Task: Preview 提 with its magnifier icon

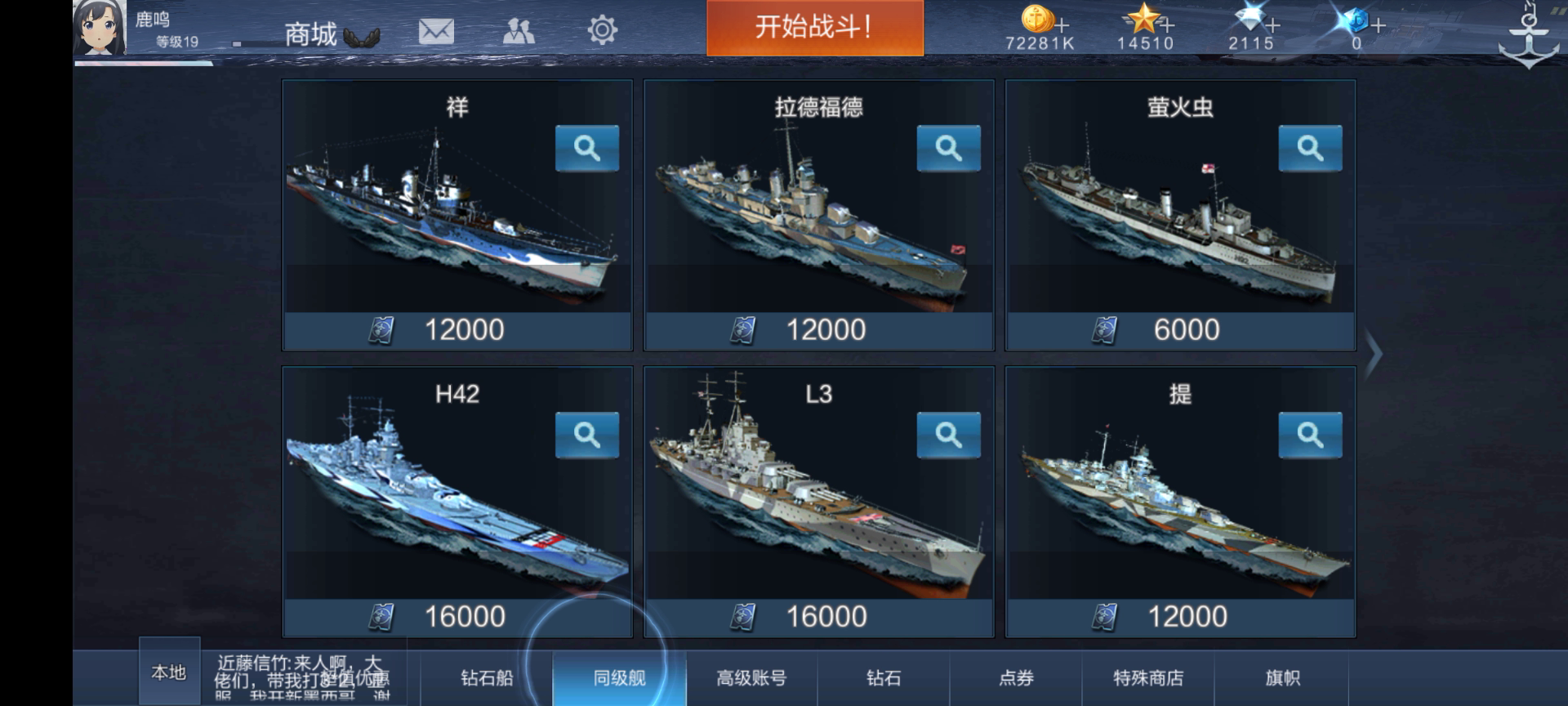Action: (1311, 436)
